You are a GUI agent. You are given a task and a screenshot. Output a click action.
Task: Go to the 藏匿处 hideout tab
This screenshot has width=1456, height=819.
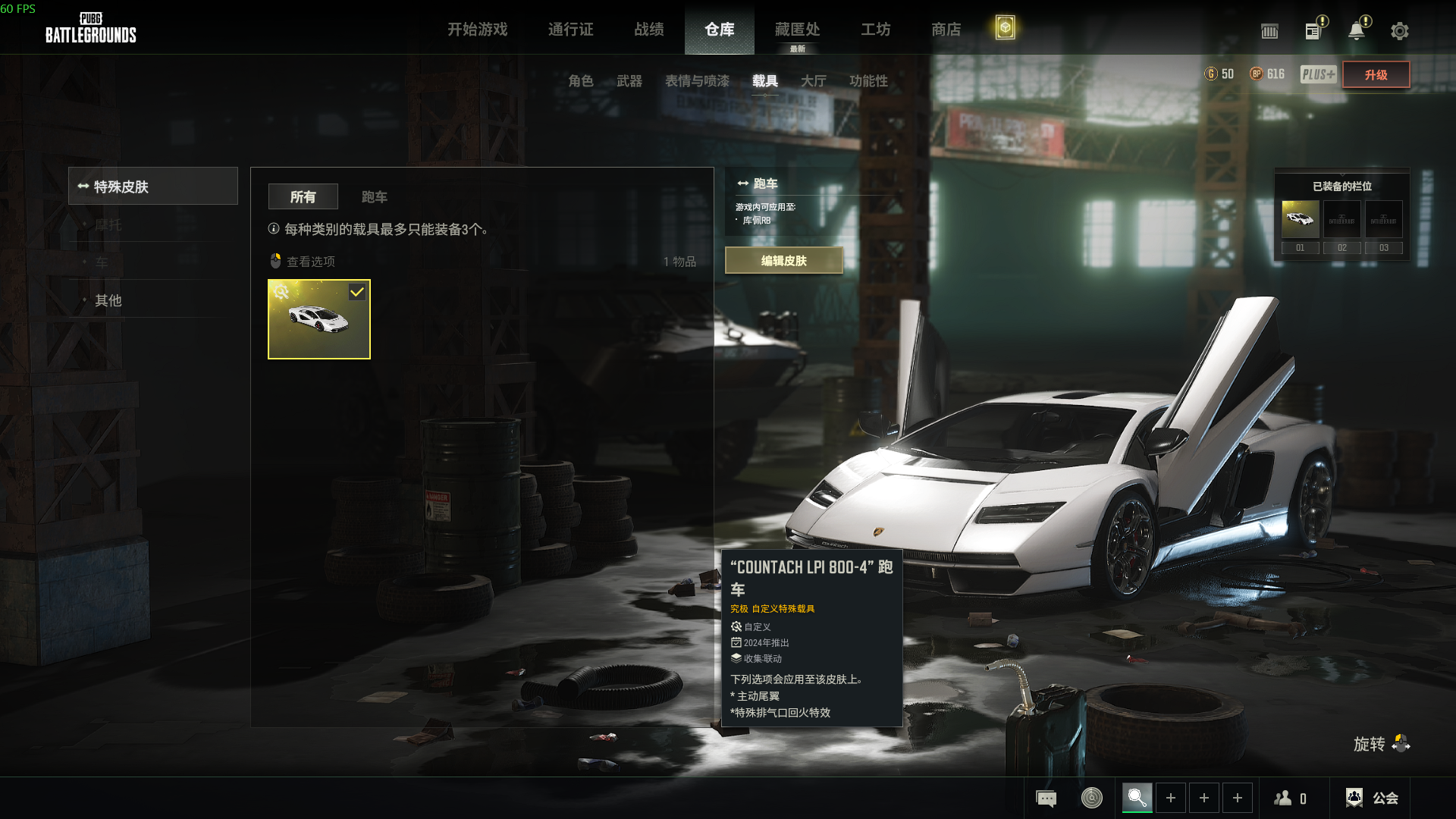tap(797, 30)
